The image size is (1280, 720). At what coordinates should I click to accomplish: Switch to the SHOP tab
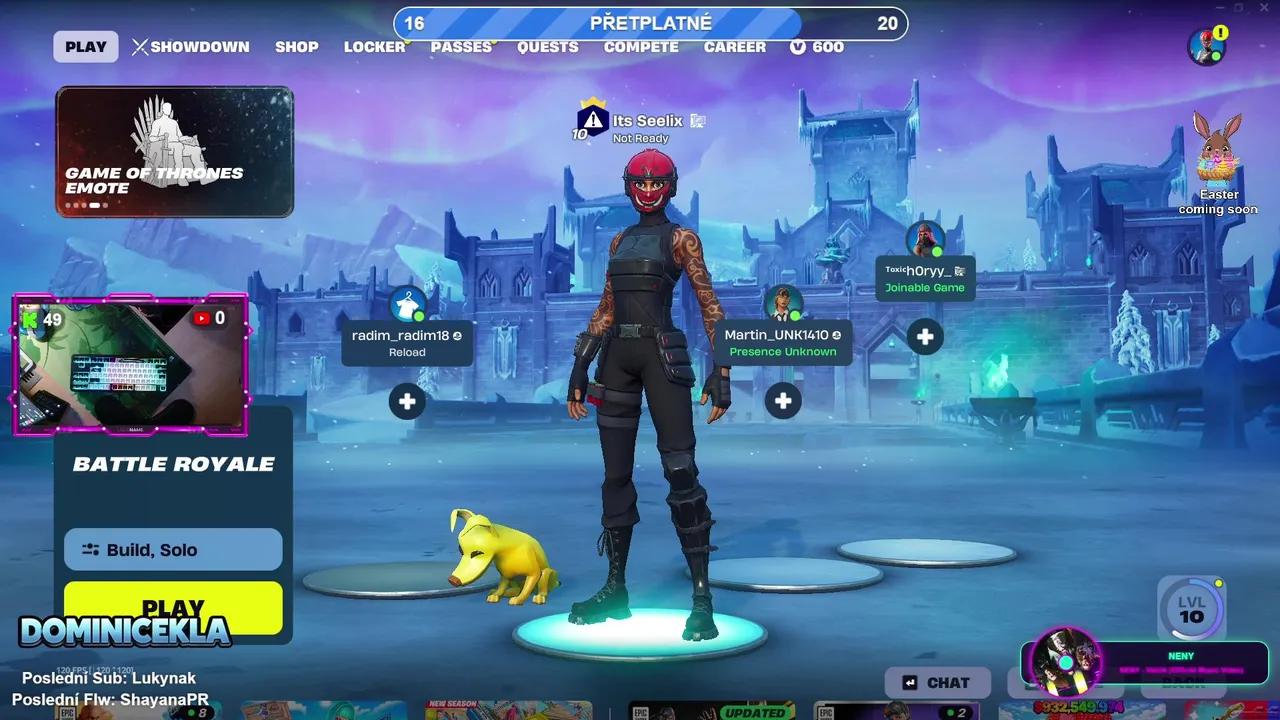[x=296, y=46]
